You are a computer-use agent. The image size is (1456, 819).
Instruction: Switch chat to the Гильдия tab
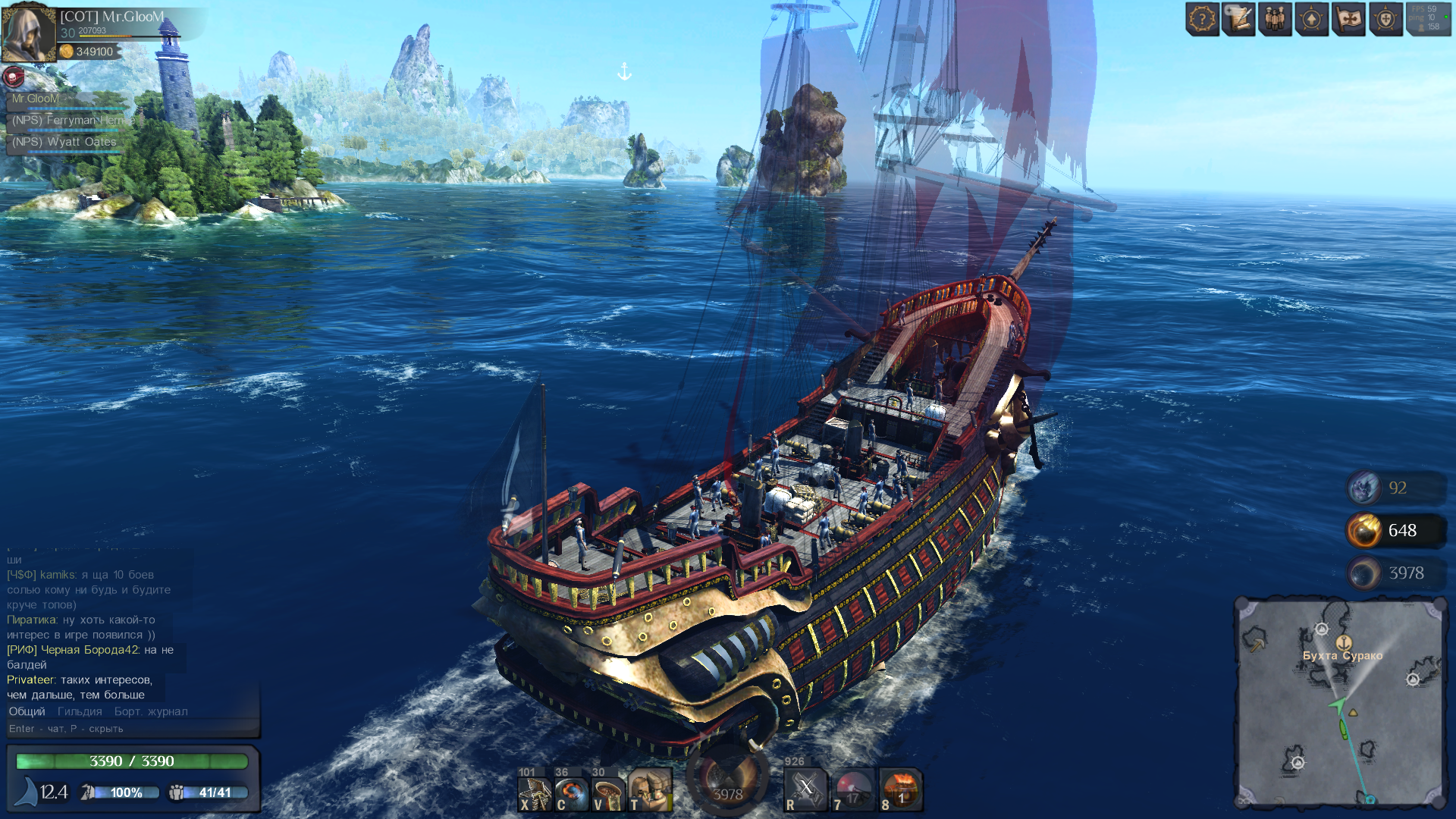(80, 712)
